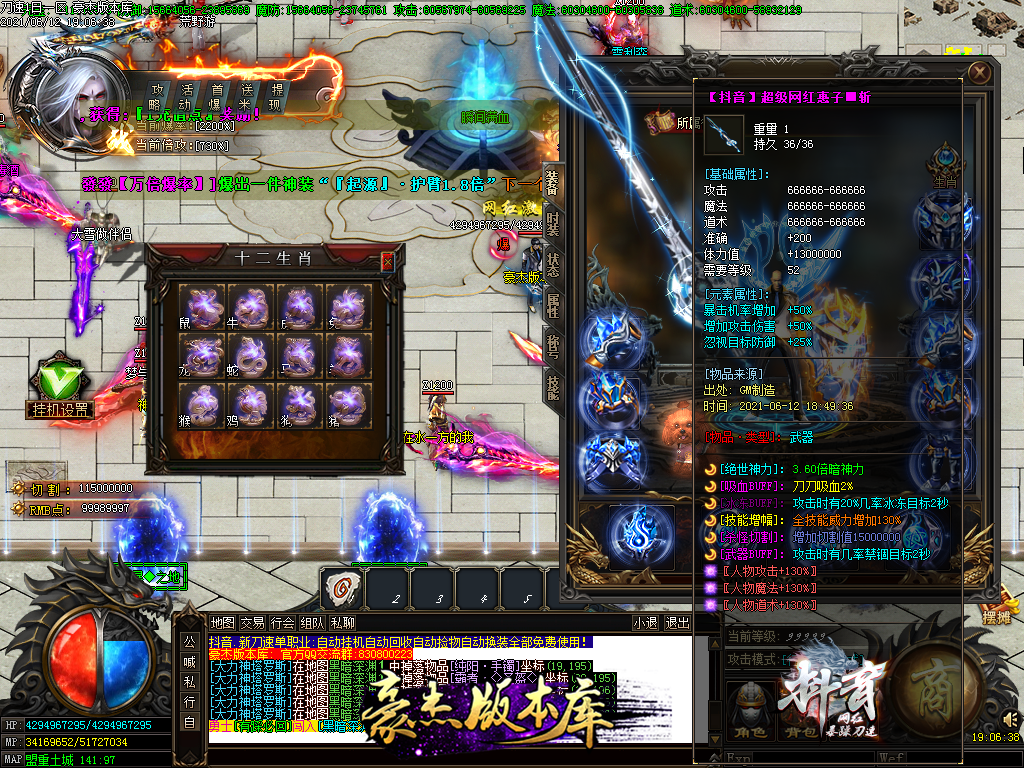Close the 十二生肖 zodiac window
Screen dimensions: 1024x768
(x=388, y=261)
